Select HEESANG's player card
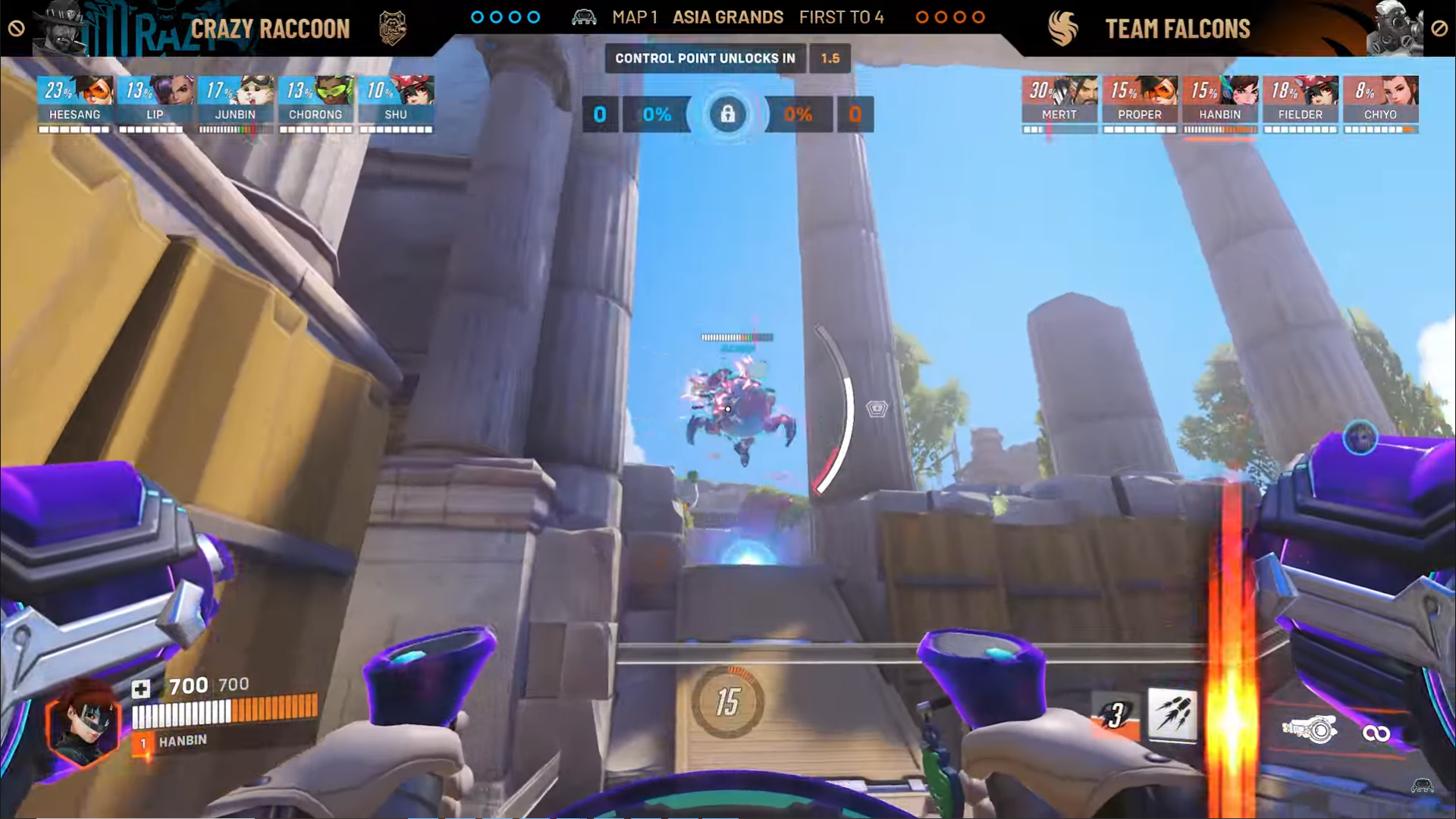This screenshot has width=1456, height=819. [75, 102]
